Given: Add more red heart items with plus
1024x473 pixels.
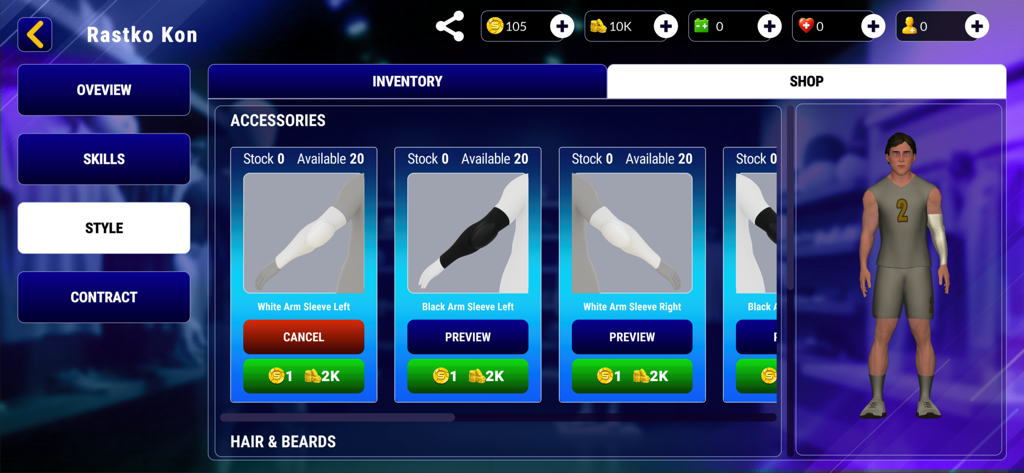Looking at the screenshot, I should coord(873,26).
